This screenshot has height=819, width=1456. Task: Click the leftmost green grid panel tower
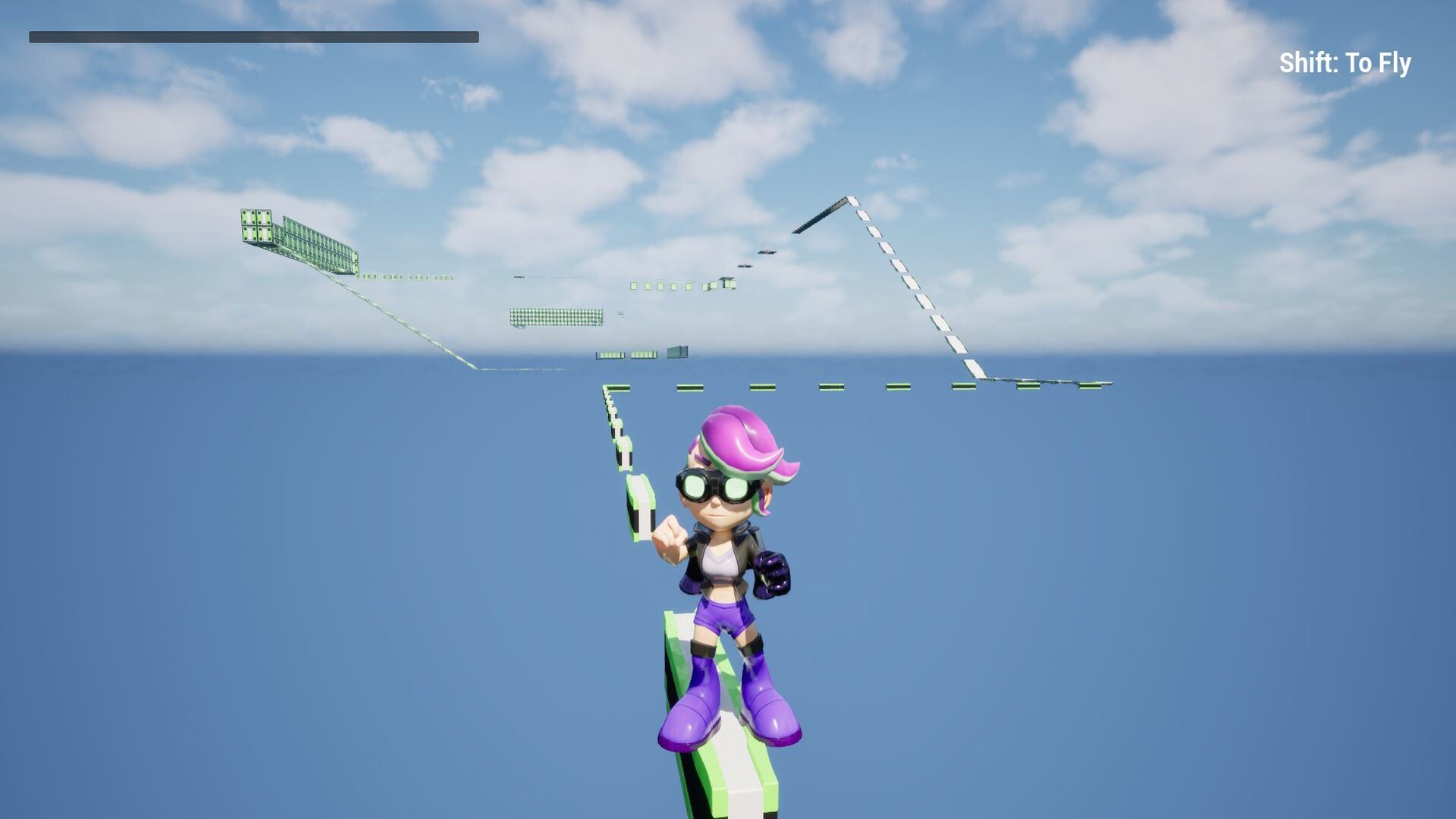[x=258, y=224]
